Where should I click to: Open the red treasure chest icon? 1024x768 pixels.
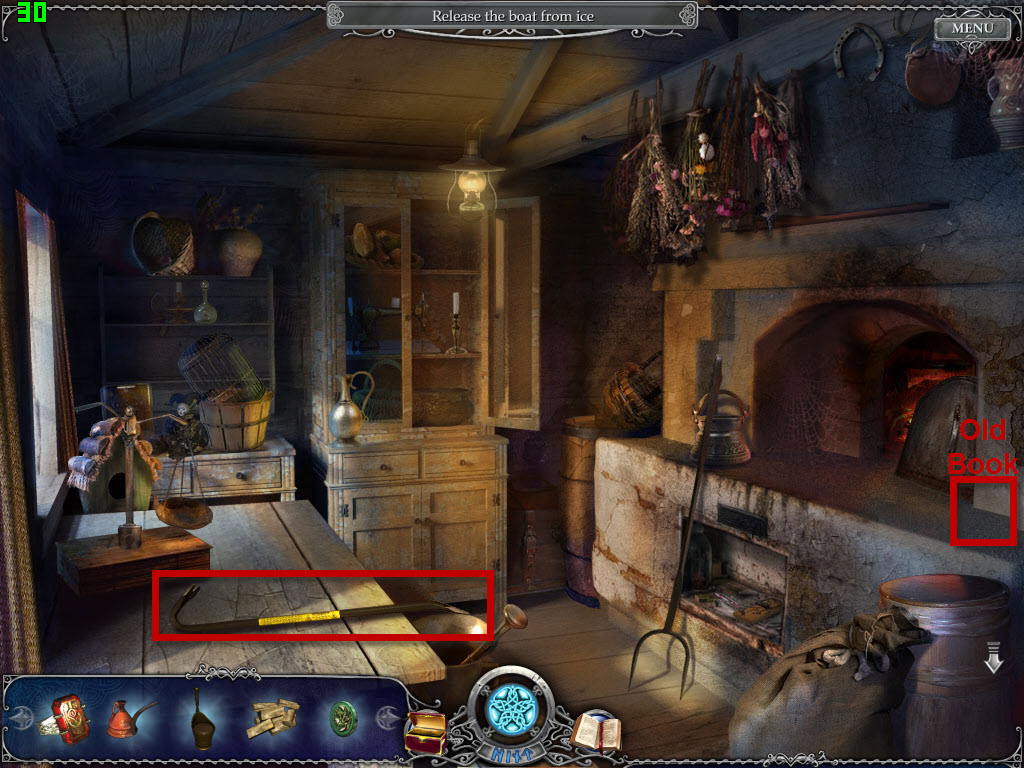[x=424, y=731]
